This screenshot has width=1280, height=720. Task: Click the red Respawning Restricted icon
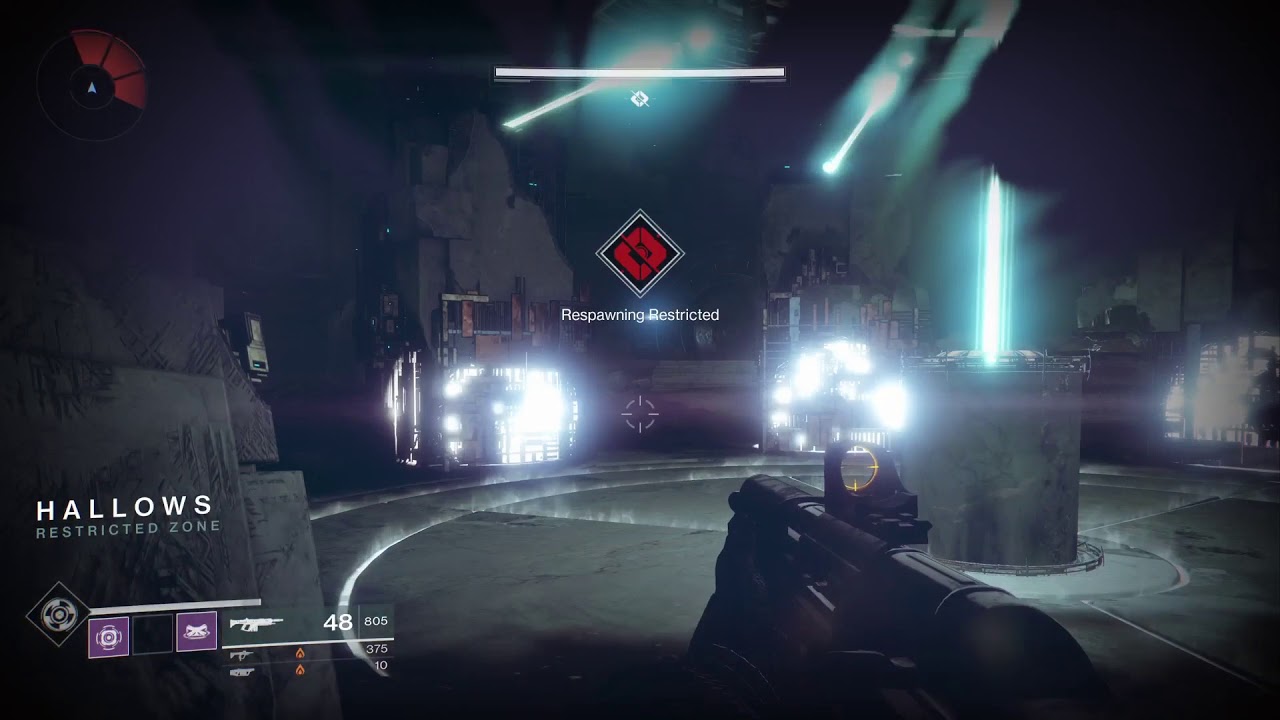coord(640,254)
